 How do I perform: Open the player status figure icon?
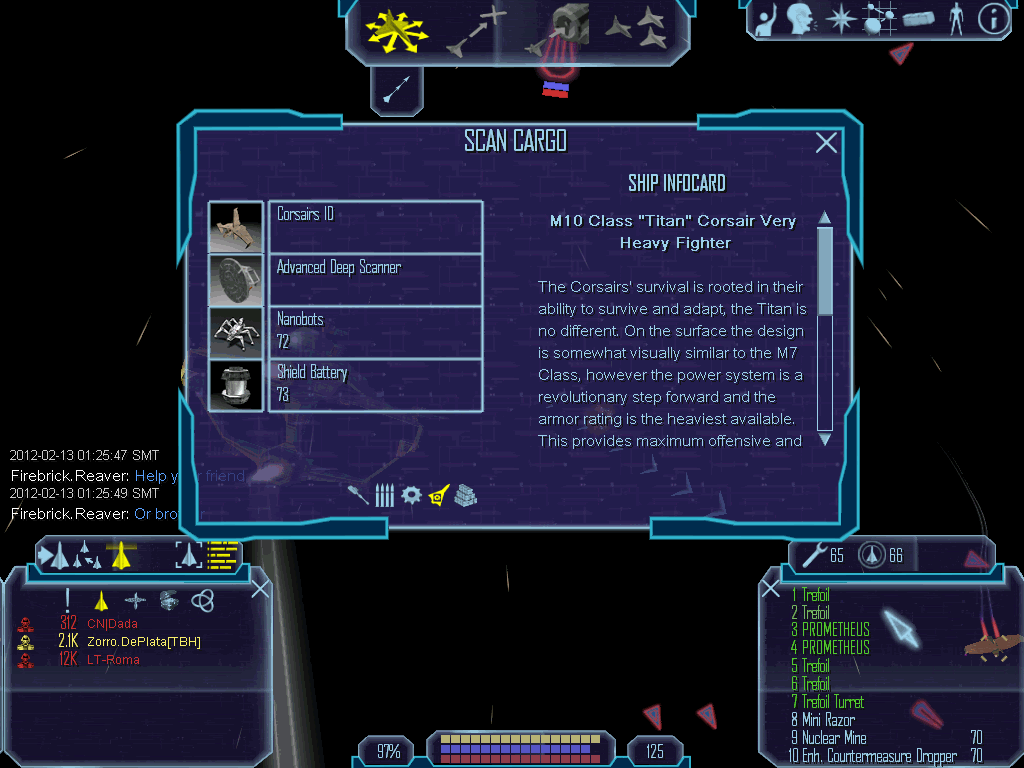click(955, 19)
